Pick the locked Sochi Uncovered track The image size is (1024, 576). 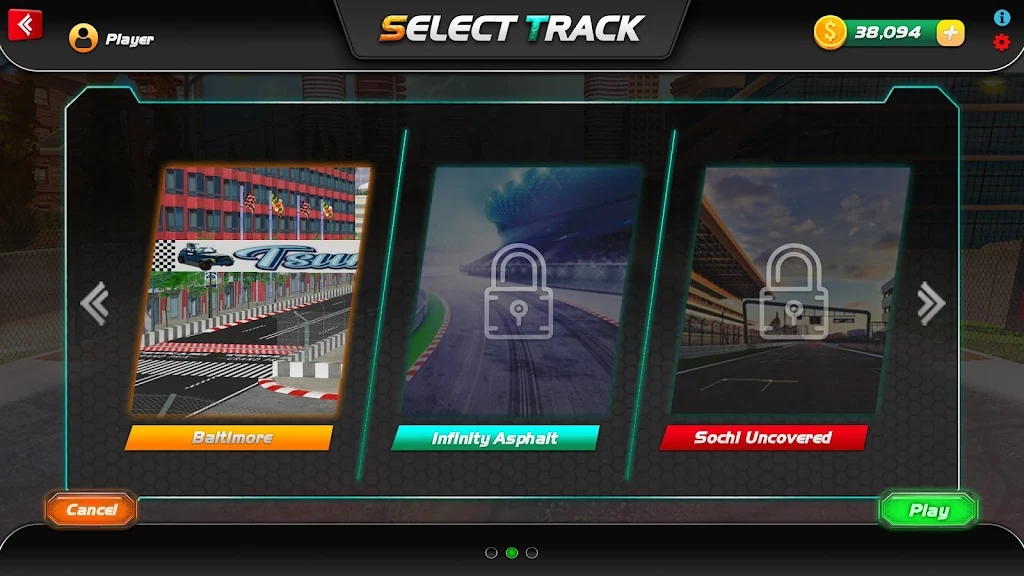click(x=790, y=290)
